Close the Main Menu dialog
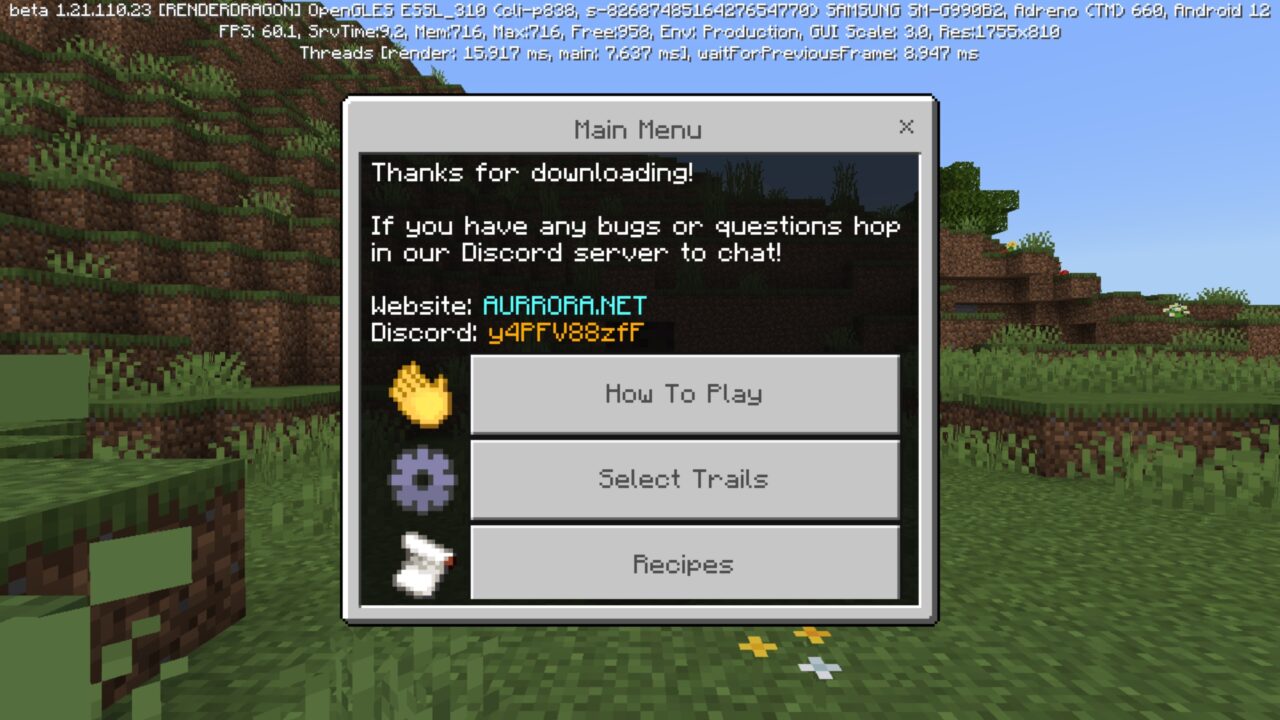This screenshot has width=1280, height=720. [x=906, y=127]
